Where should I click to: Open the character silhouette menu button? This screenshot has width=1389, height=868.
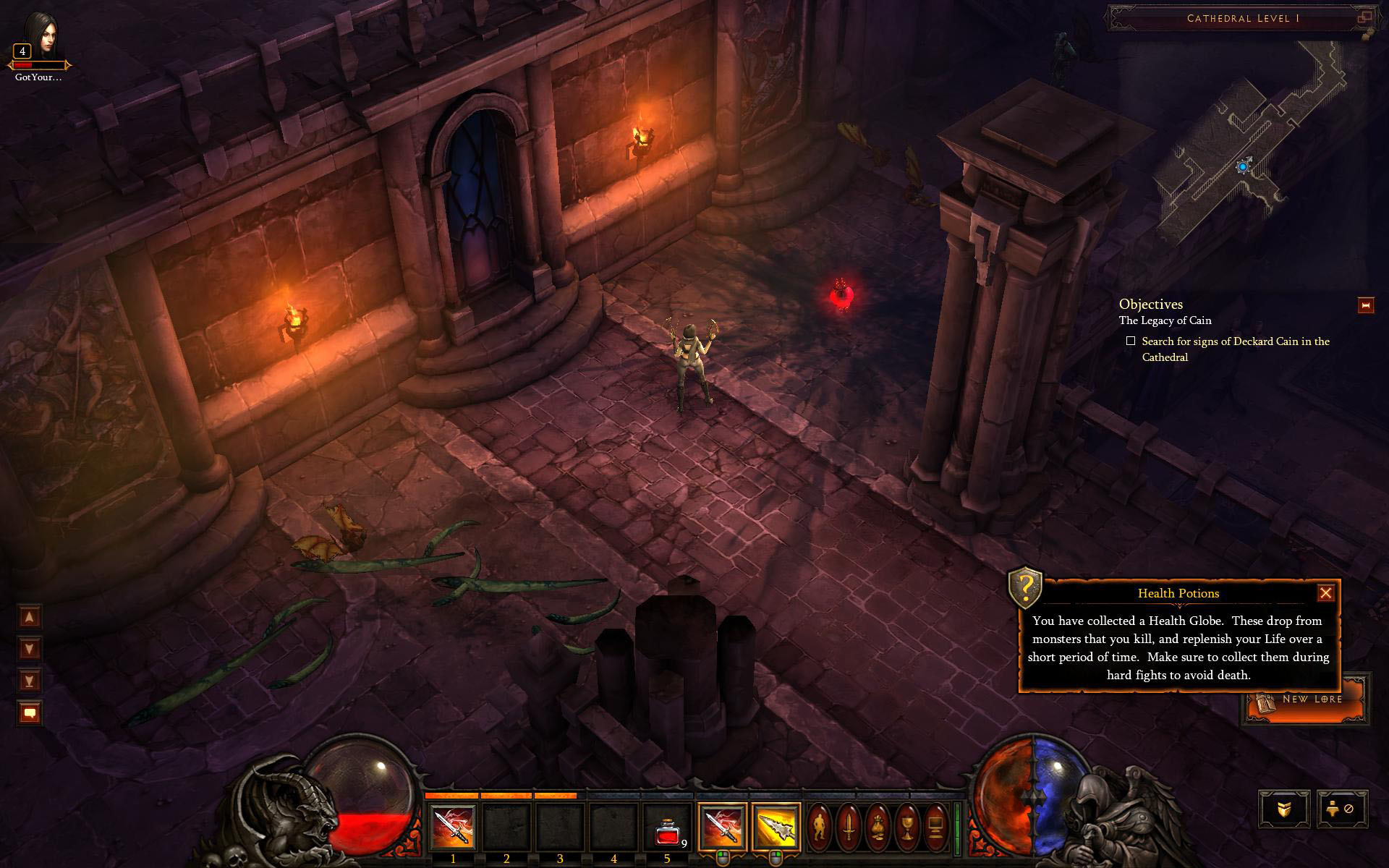click(819, 827)
